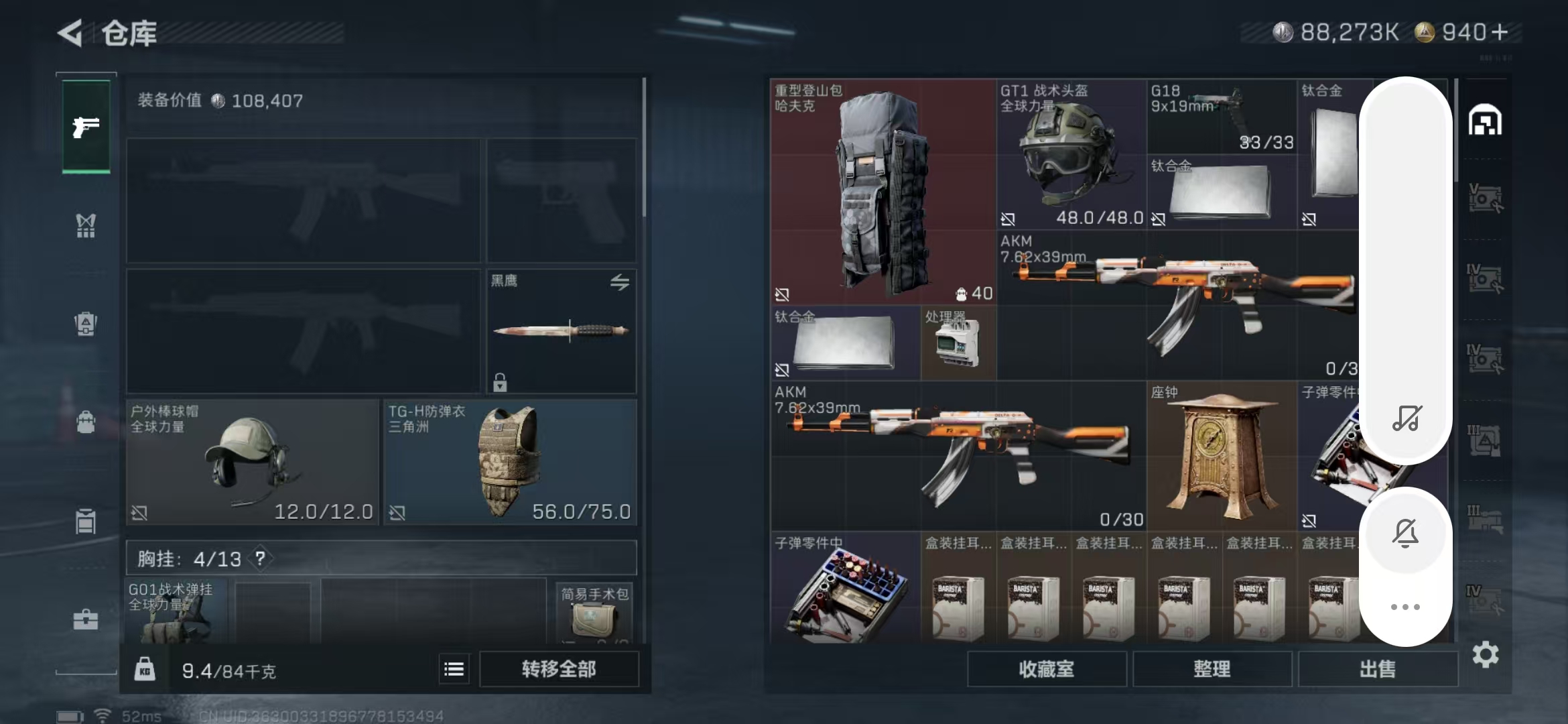Go back from the 仓库 screen

click(x=71, y=33)
